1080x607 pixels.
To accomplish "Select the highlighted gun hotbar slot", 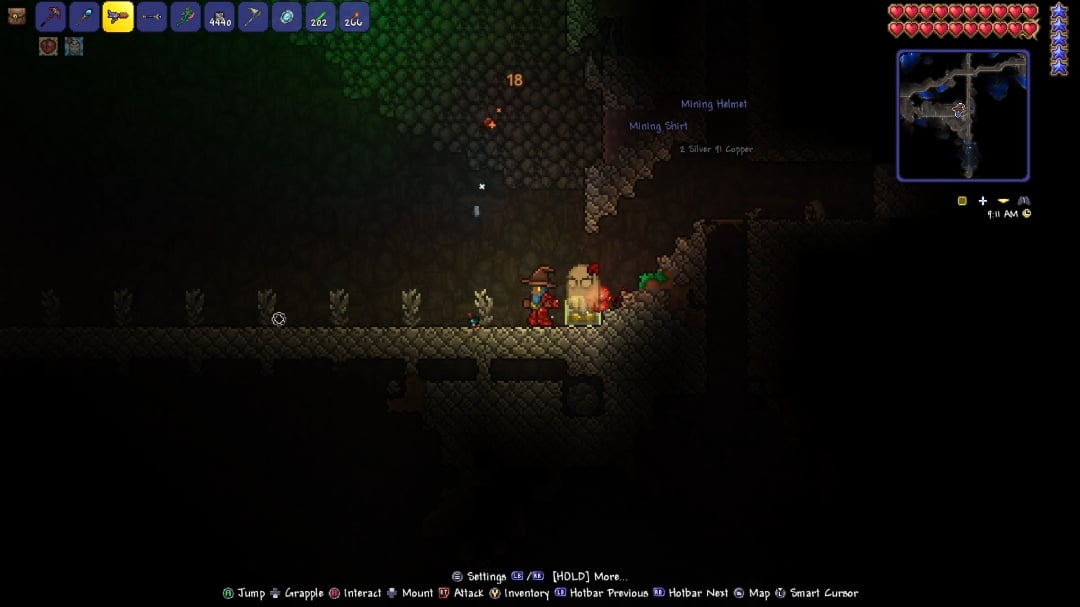I will 118,17.
